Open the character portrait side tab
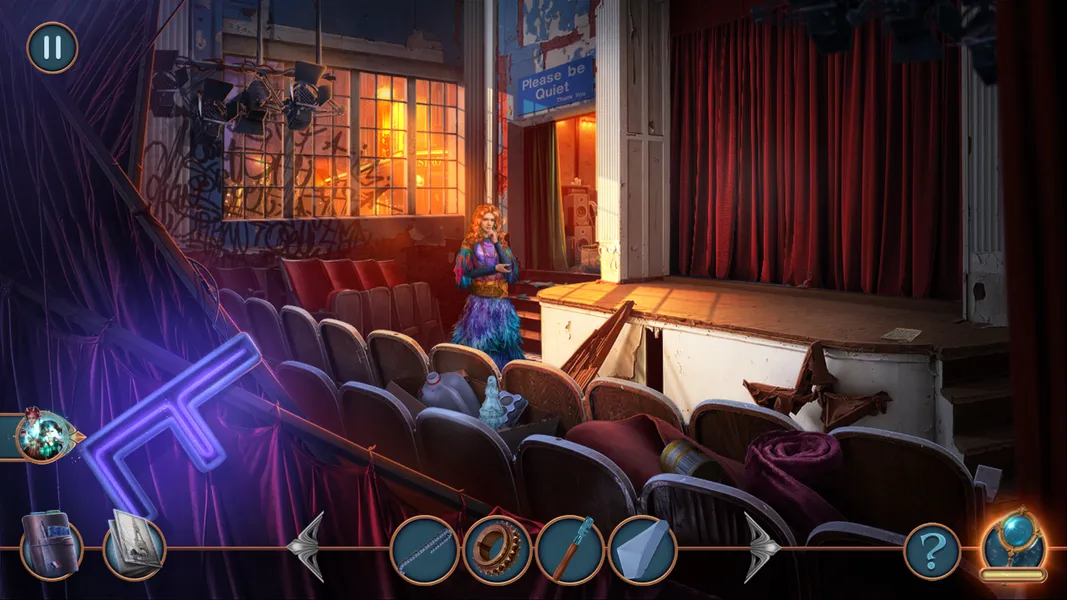The width and height of the screenshot is (1067, 600). click(41, 436)
